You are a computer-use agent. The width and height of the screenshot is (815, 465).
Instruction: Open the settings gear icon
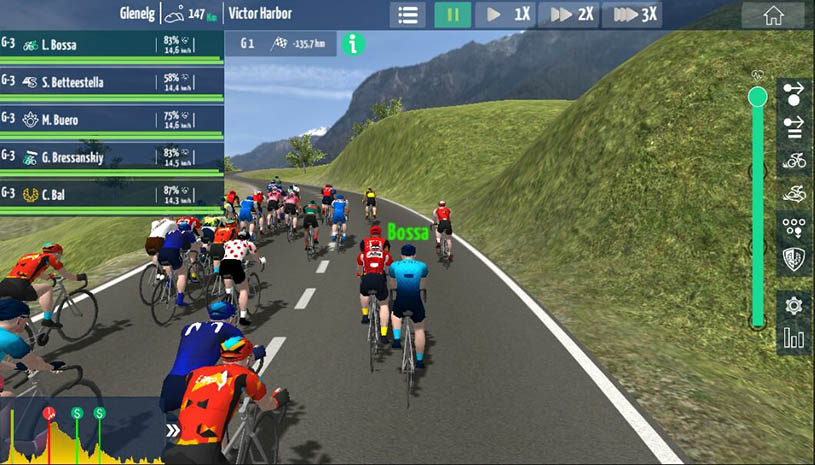[x=794, y=305]
